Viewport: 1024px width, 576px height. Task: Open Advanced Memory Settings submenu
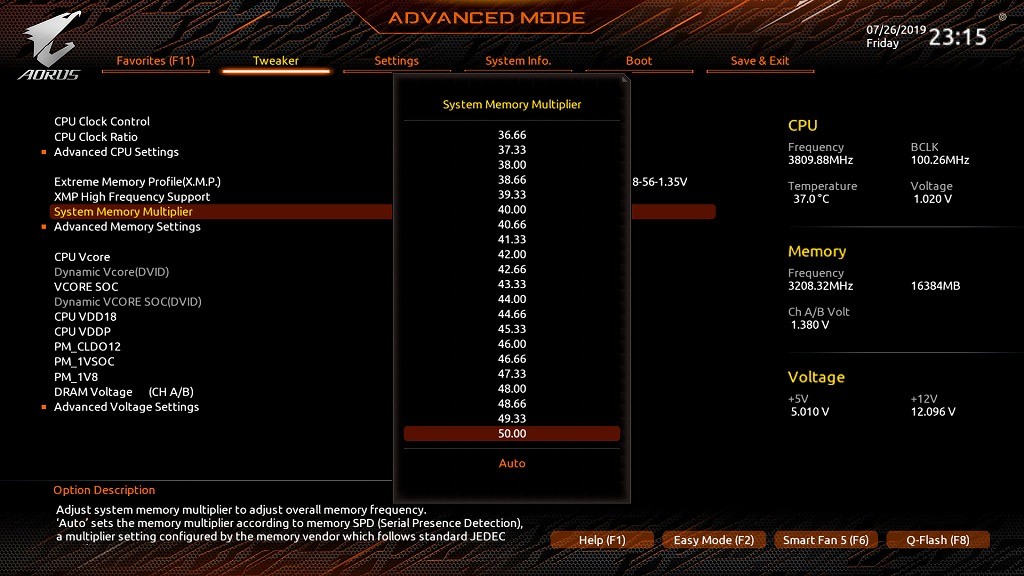(x=127, y=227)
